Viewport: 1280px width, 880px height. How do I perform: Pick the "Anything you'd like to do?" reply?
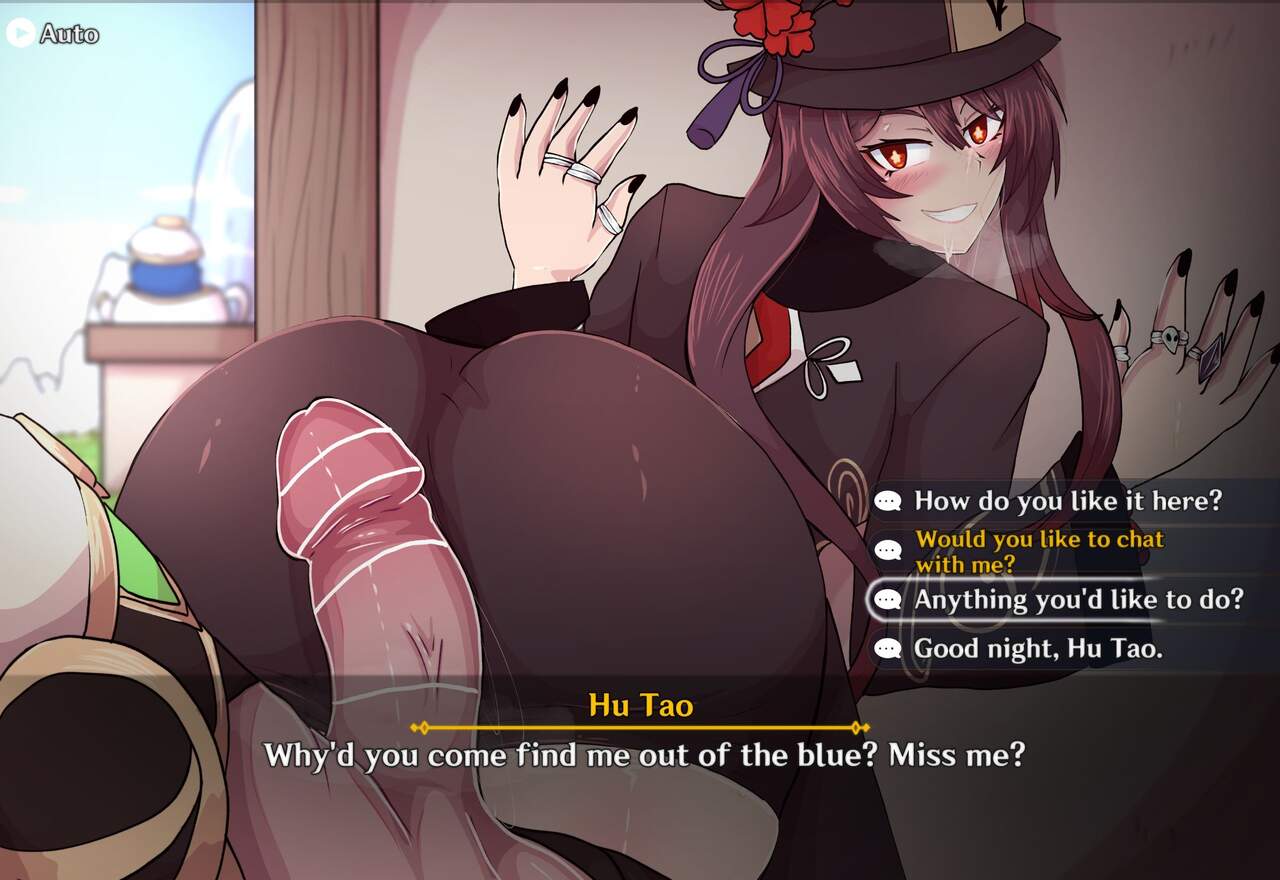coord(1077,599)
